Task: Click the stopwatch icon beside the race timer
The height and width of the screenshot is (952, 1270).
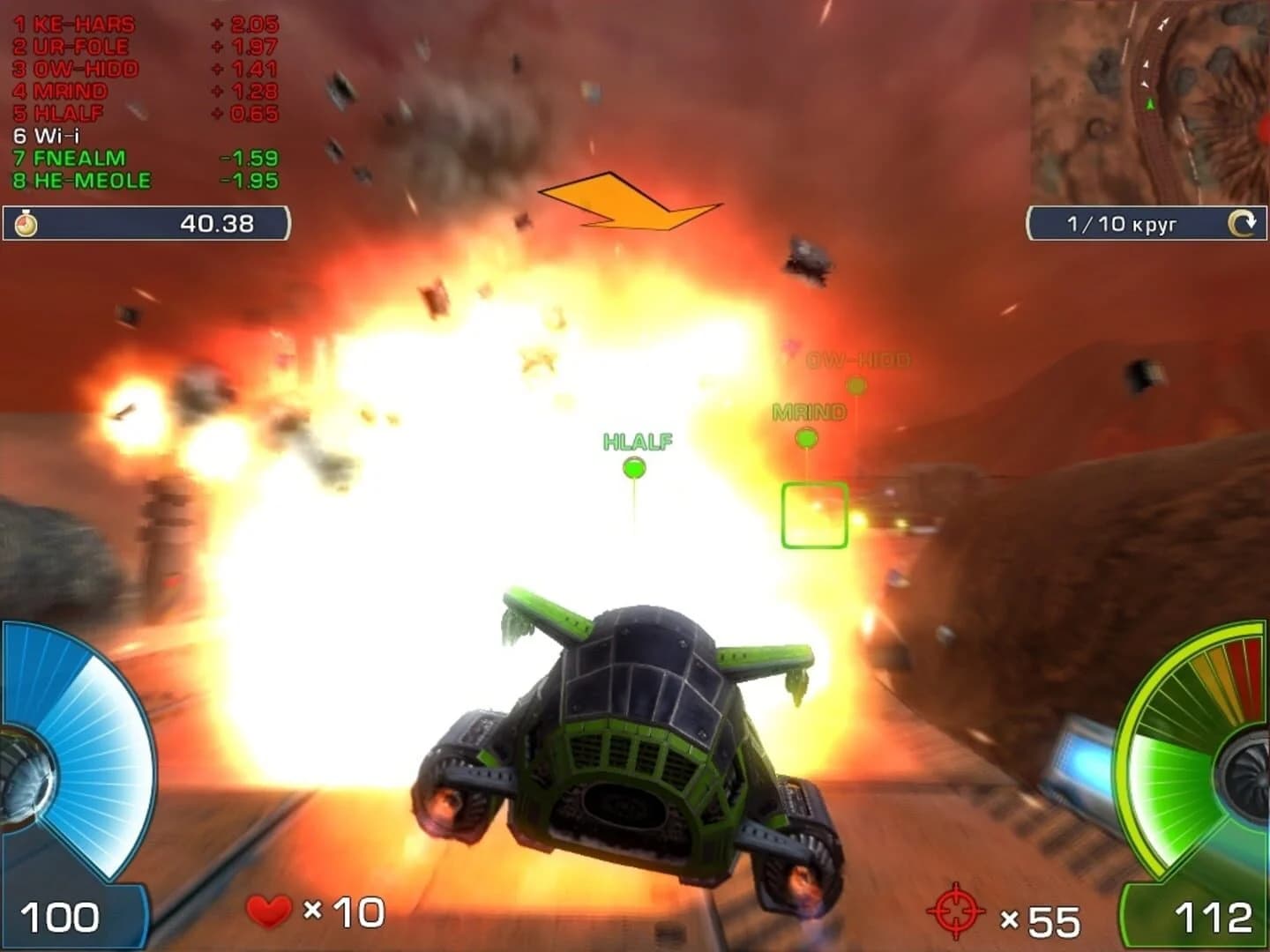Action: [24, 223]
